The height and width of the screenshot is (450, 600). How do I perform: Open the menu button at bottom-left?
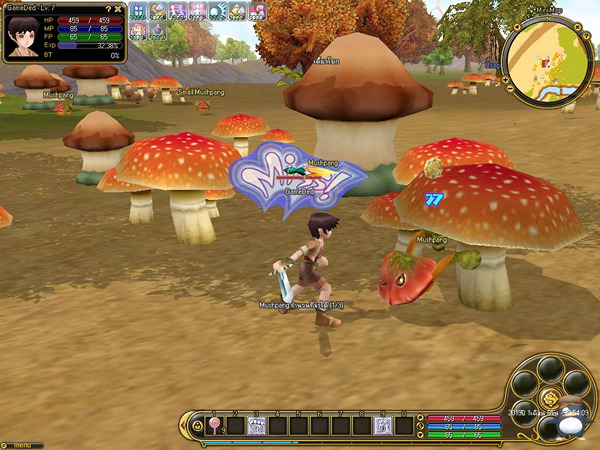point(21,444)
